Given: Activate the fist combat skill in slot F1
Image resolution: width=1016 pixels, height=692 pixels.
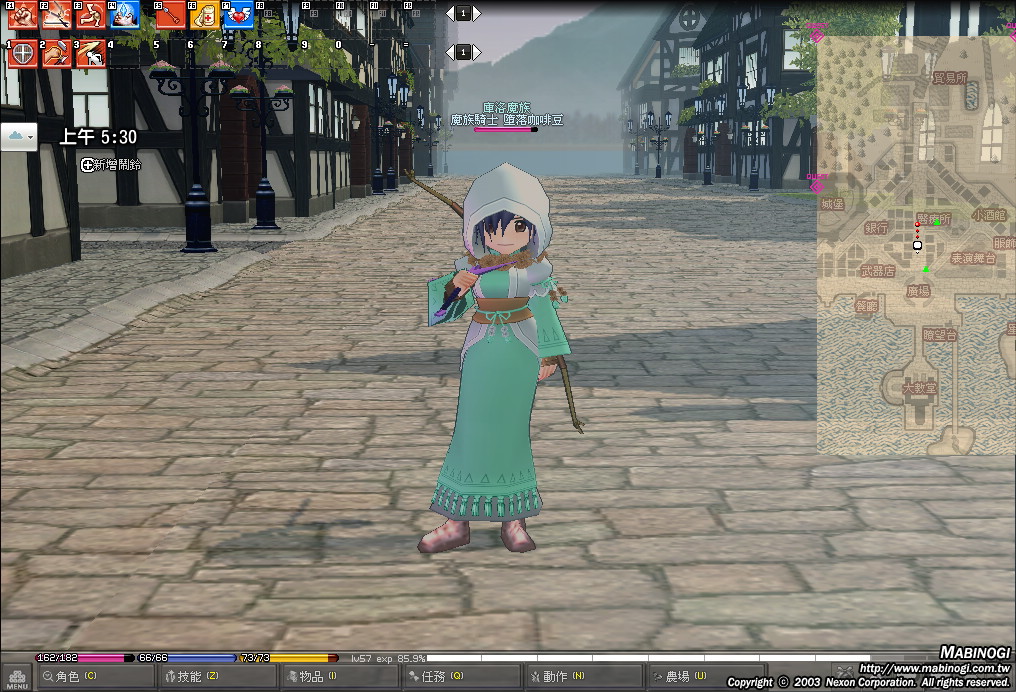Looking at the screenshot, I should pos(22,15).
